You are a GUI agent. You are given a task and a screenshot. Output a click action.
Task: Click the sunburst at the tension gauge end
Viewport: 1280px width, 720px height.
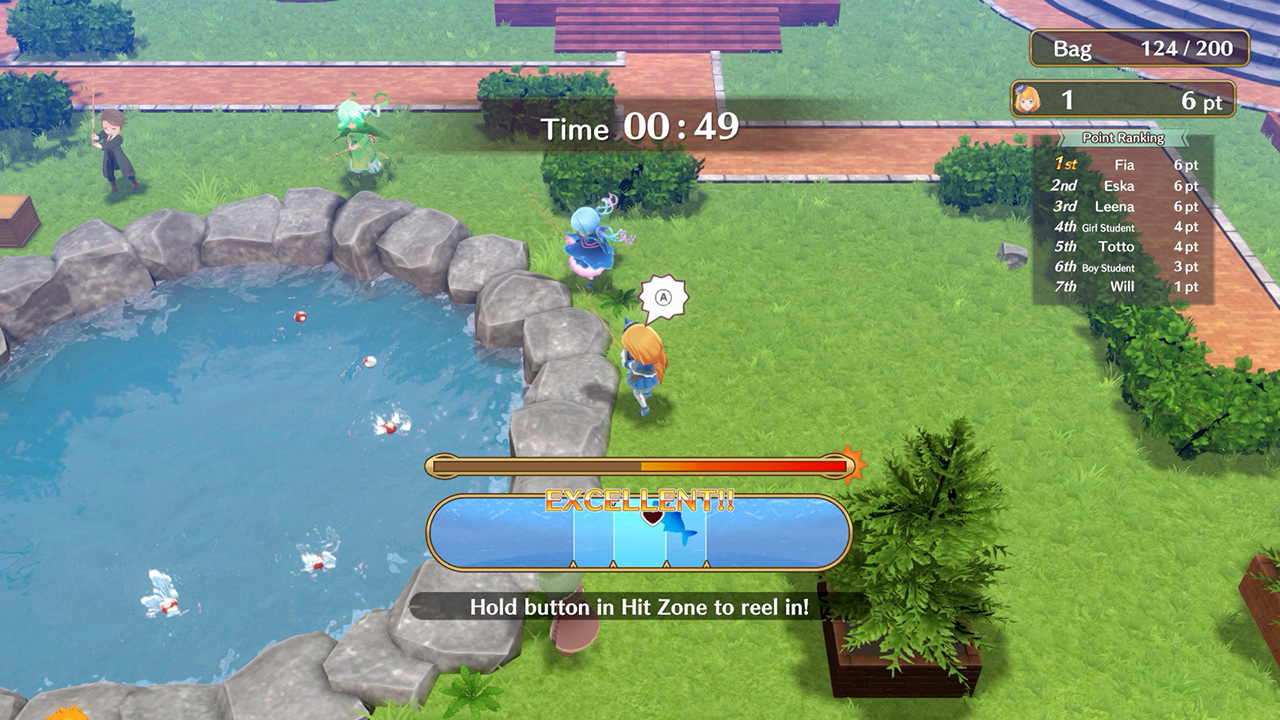coord(855,462)
